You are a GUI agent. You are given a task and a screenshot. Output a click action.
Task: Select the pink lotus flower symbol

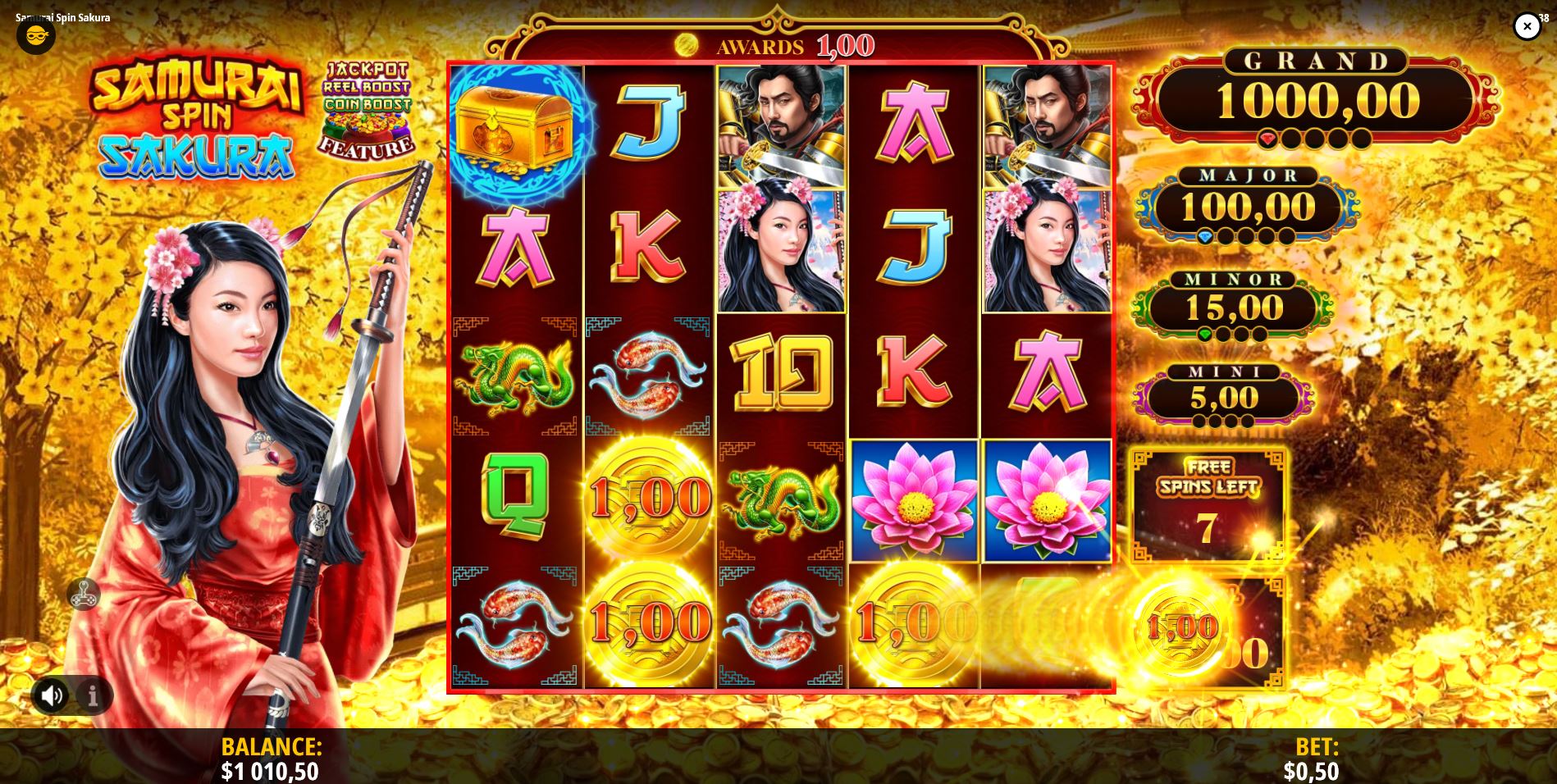point(913,500)
